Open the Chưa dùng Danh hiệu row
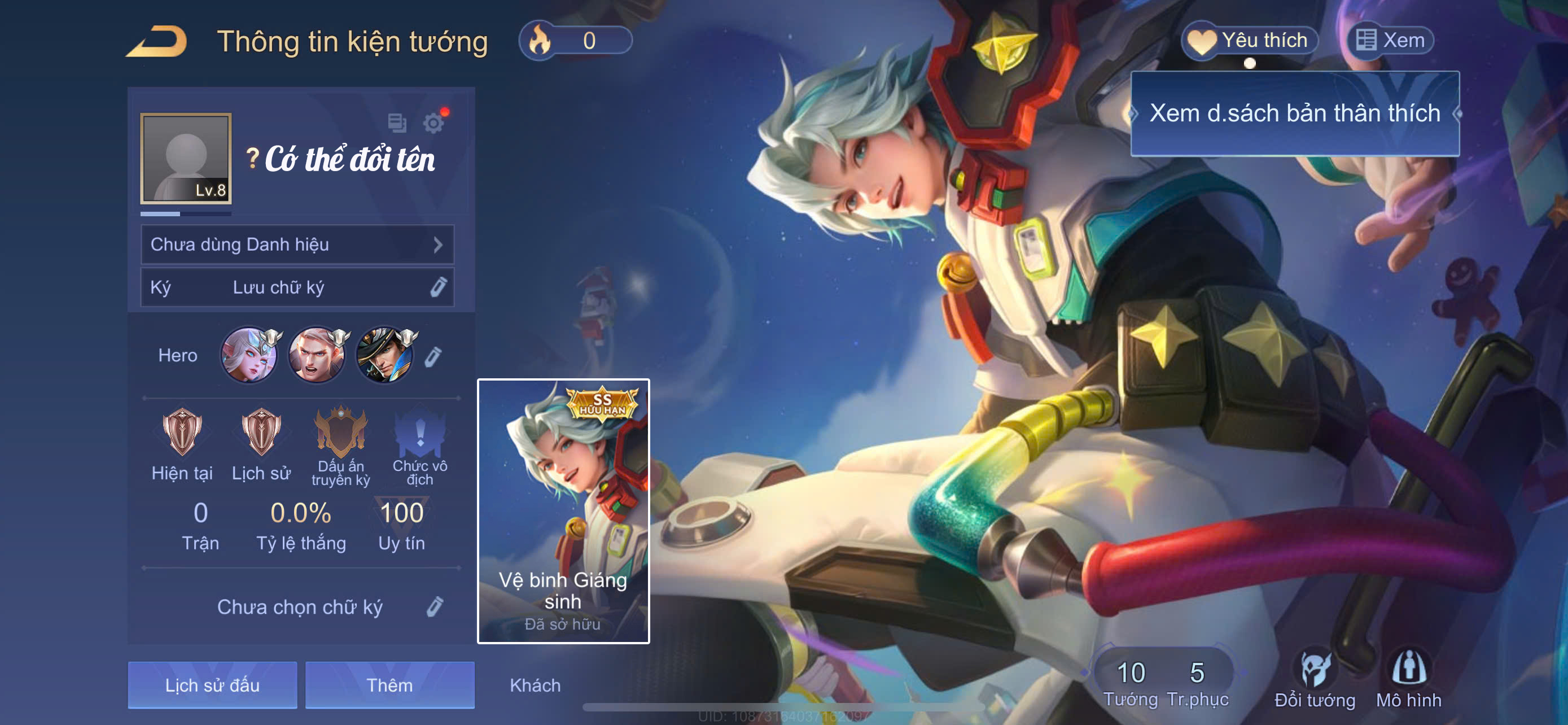This screenshot has height=725, width=1568. [297, 244]
